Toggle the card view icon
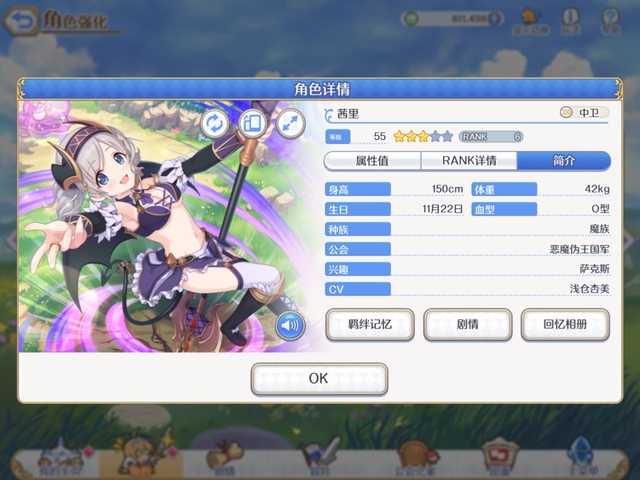Screen dimensions: 640x480 point(252,123)
